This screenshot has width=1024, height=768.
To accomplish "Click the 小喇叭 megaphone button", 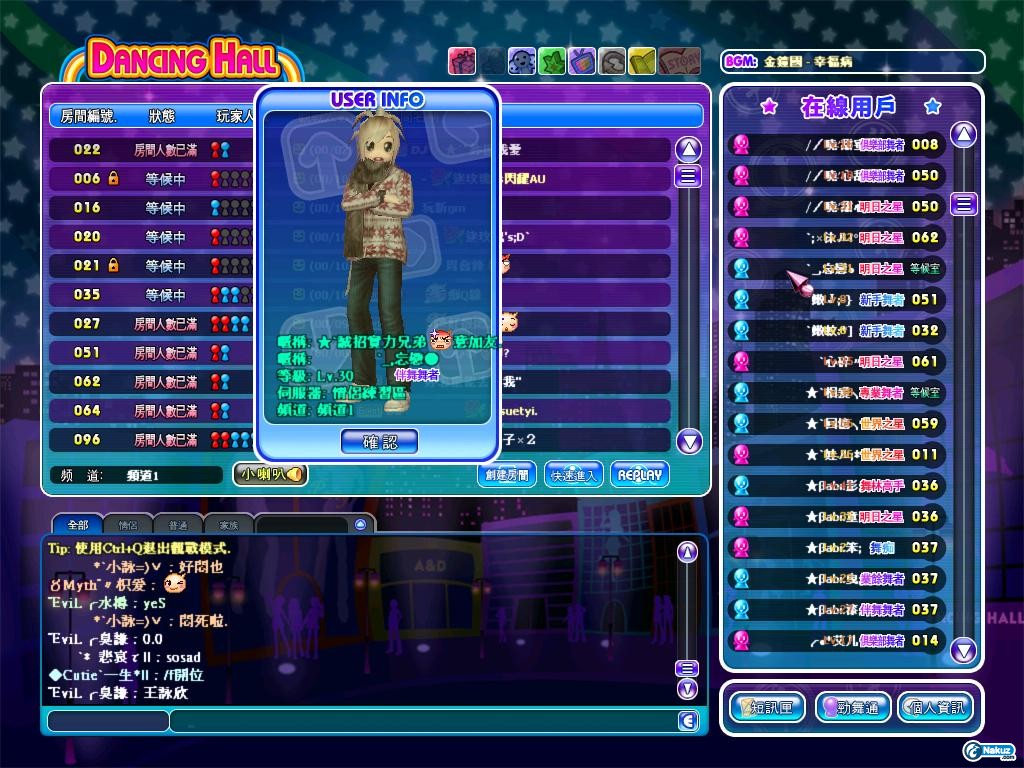I will tap(270, 475).
